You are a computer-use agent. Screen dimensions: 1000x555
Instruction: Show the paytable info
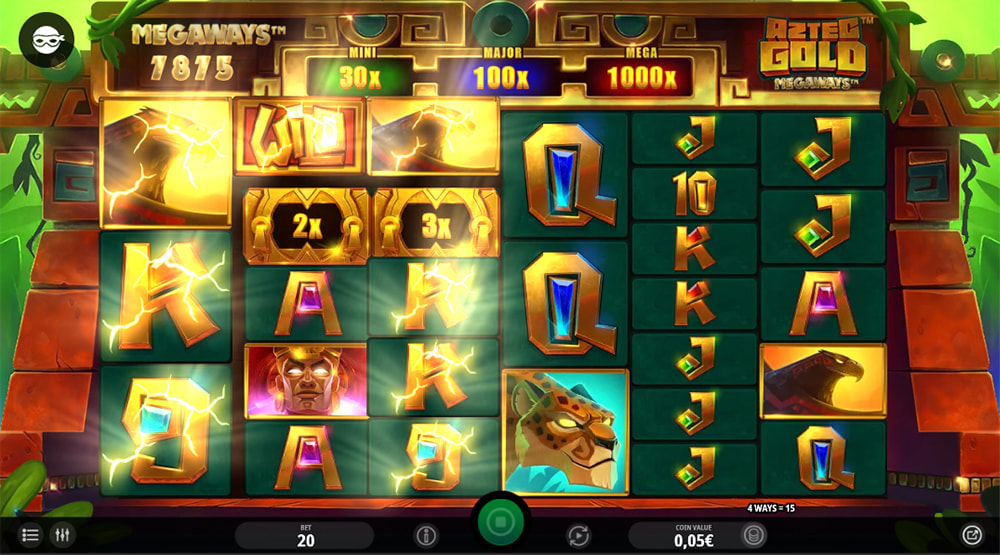(427, 535)
